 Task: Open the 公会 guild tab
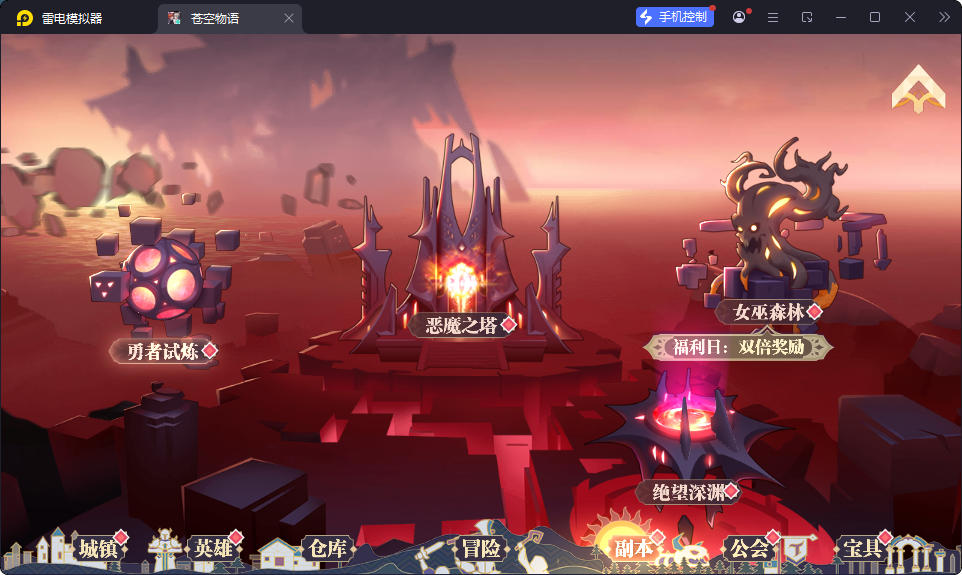(749, 548)
